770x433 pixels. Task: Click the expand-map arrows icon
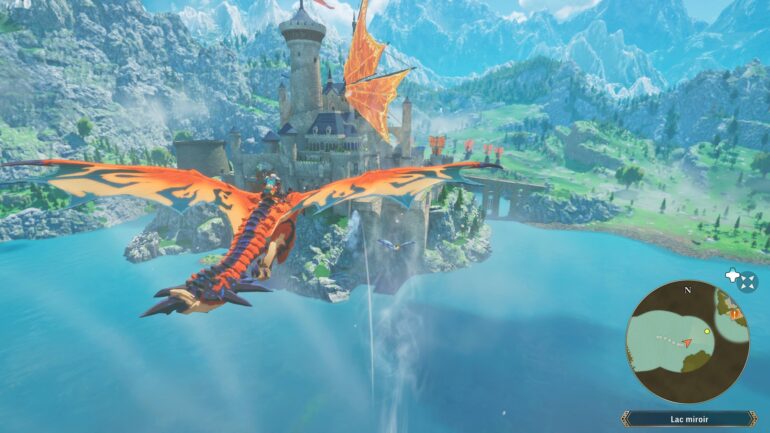tap(748, 282)
